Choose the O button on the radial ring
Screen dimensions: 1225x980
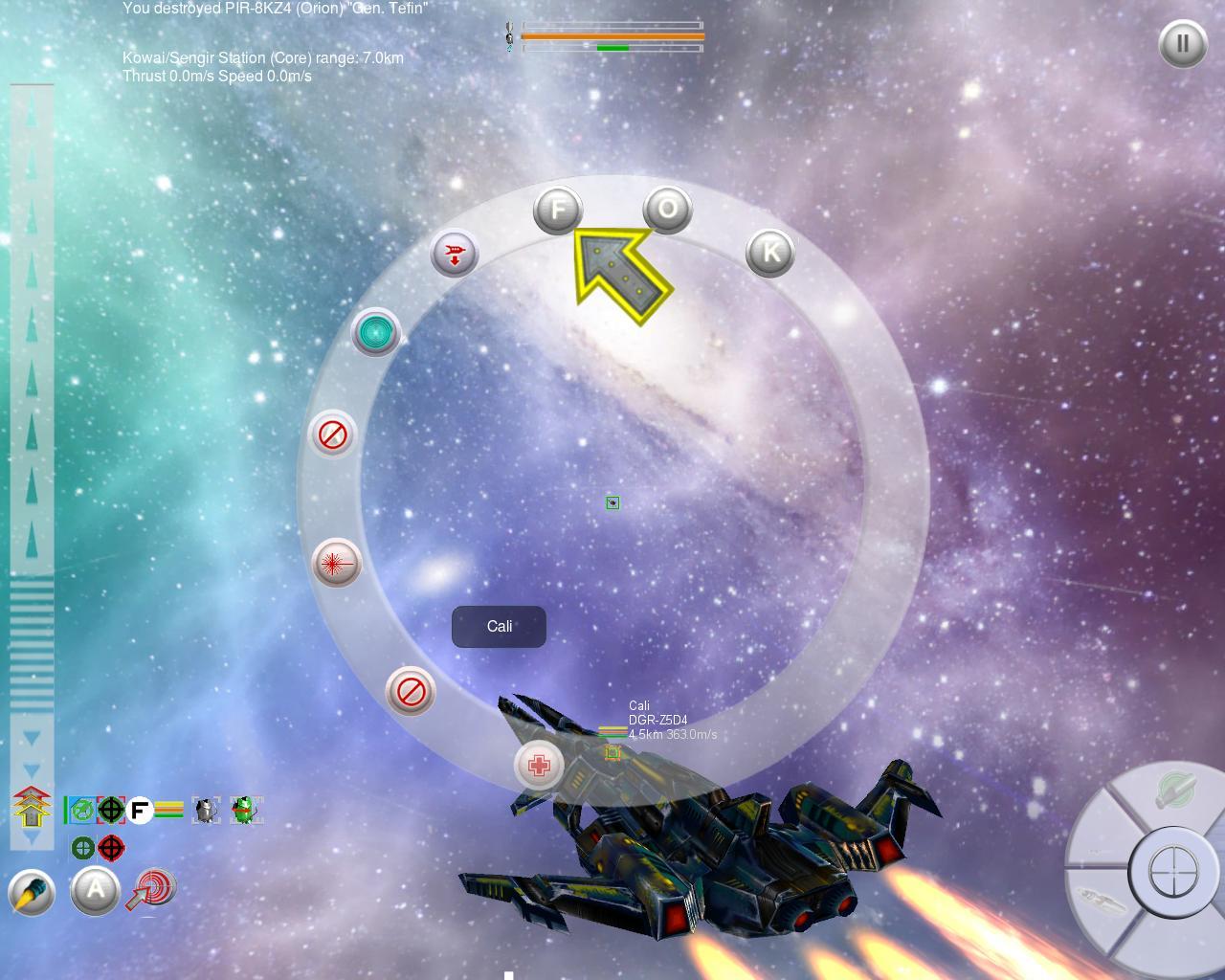pos(667,210)
